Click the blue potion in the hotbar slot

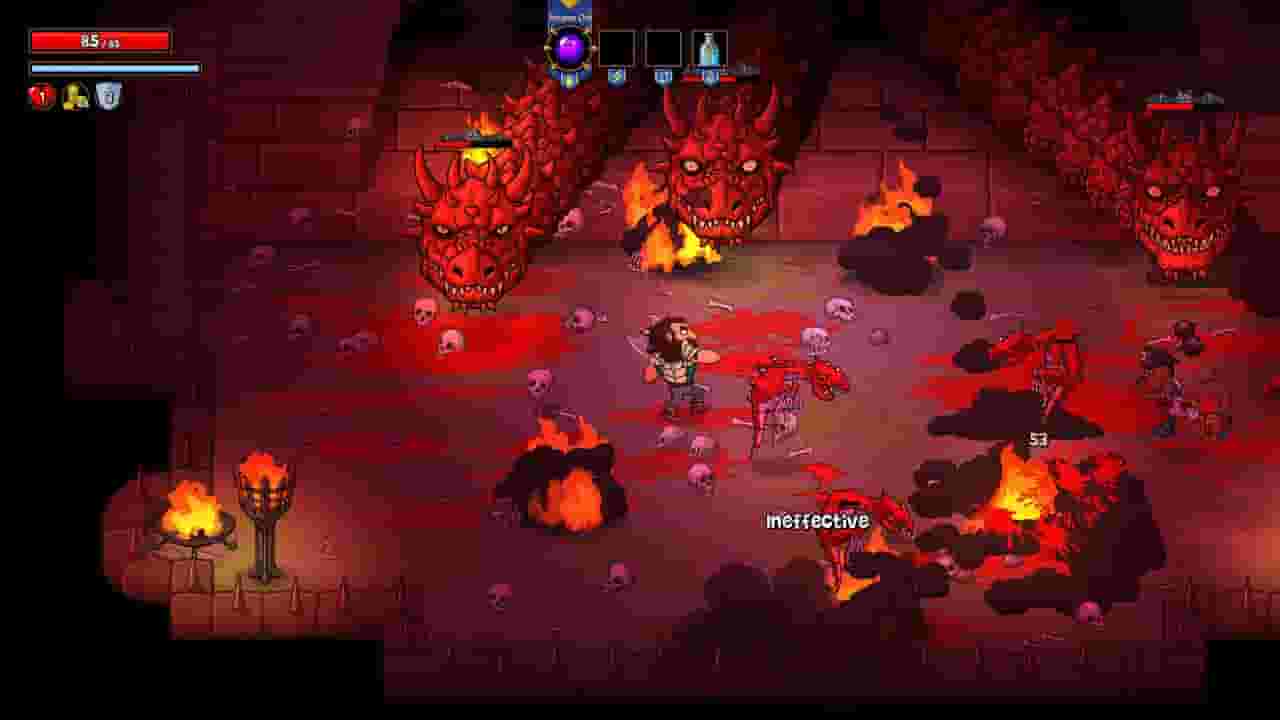[710, 47]
